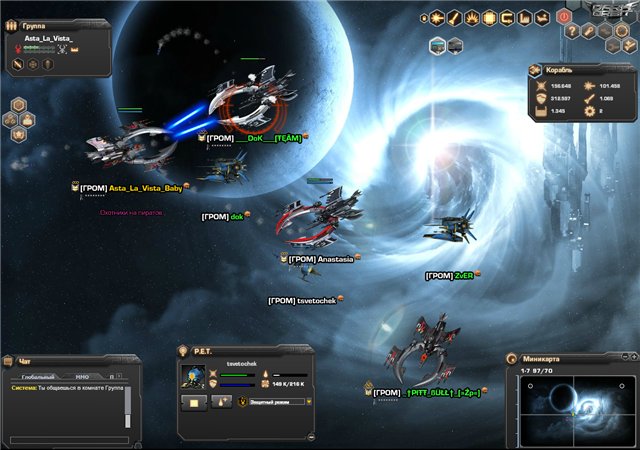Click the P.E.T. fuel refill button
Screen dimensions: 640x450
[x=219, y=401]
